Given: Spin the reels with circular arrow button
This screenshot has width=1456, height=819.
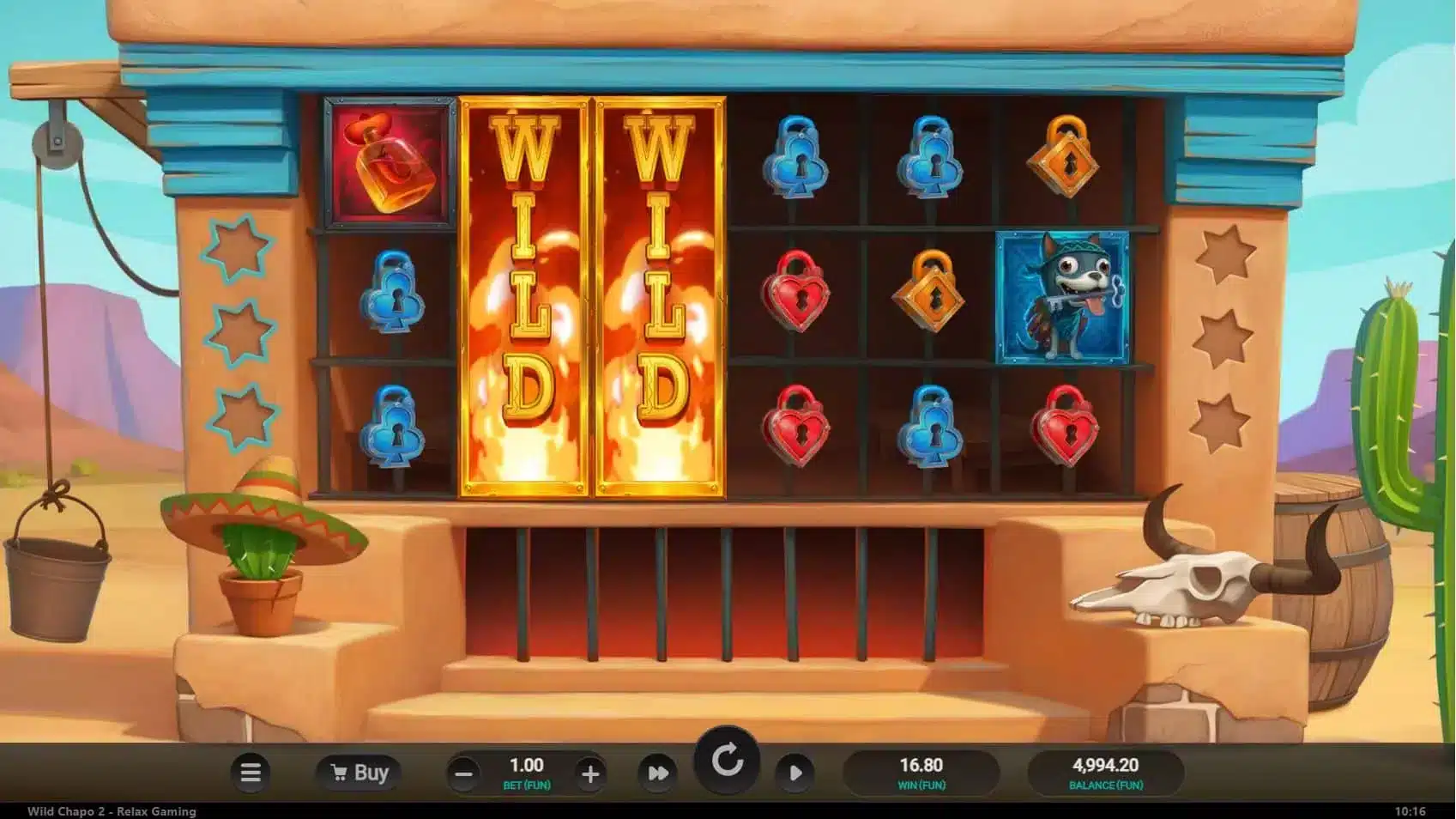Looking at the screenshot, I should point(727,761).
